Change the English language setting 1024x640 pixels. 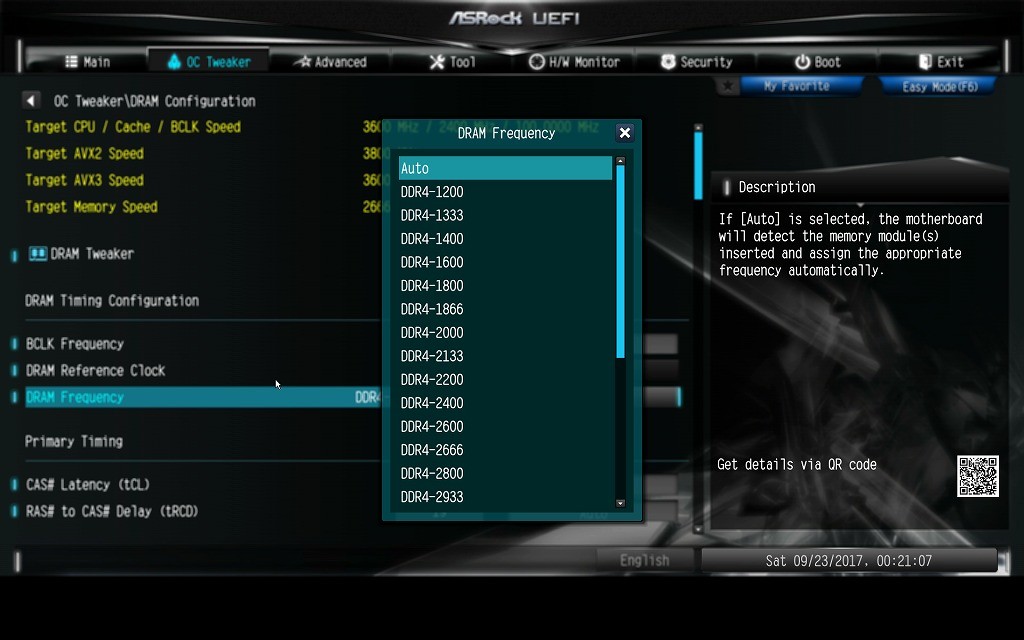coord(644,561)
